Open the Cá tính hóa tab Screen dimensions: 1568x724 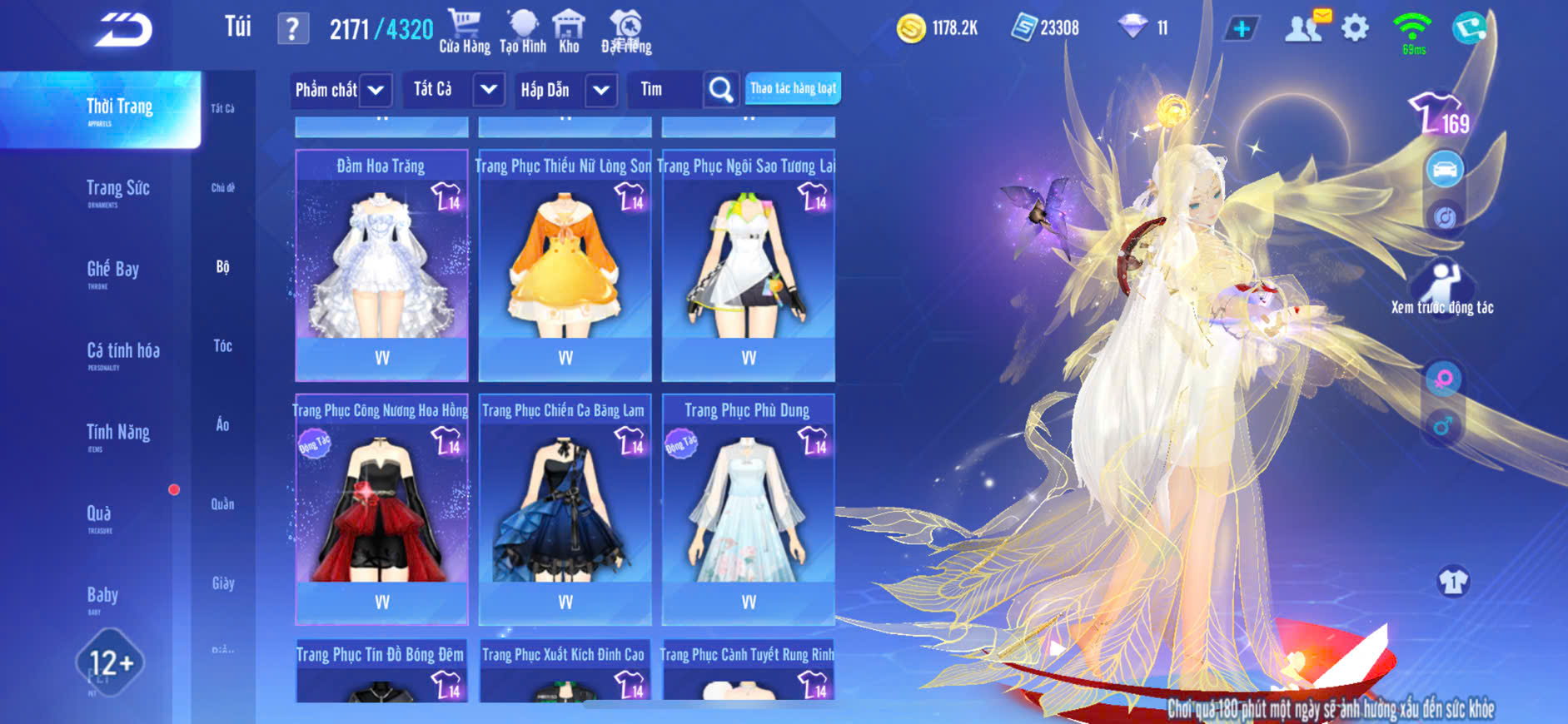point(123,352)
